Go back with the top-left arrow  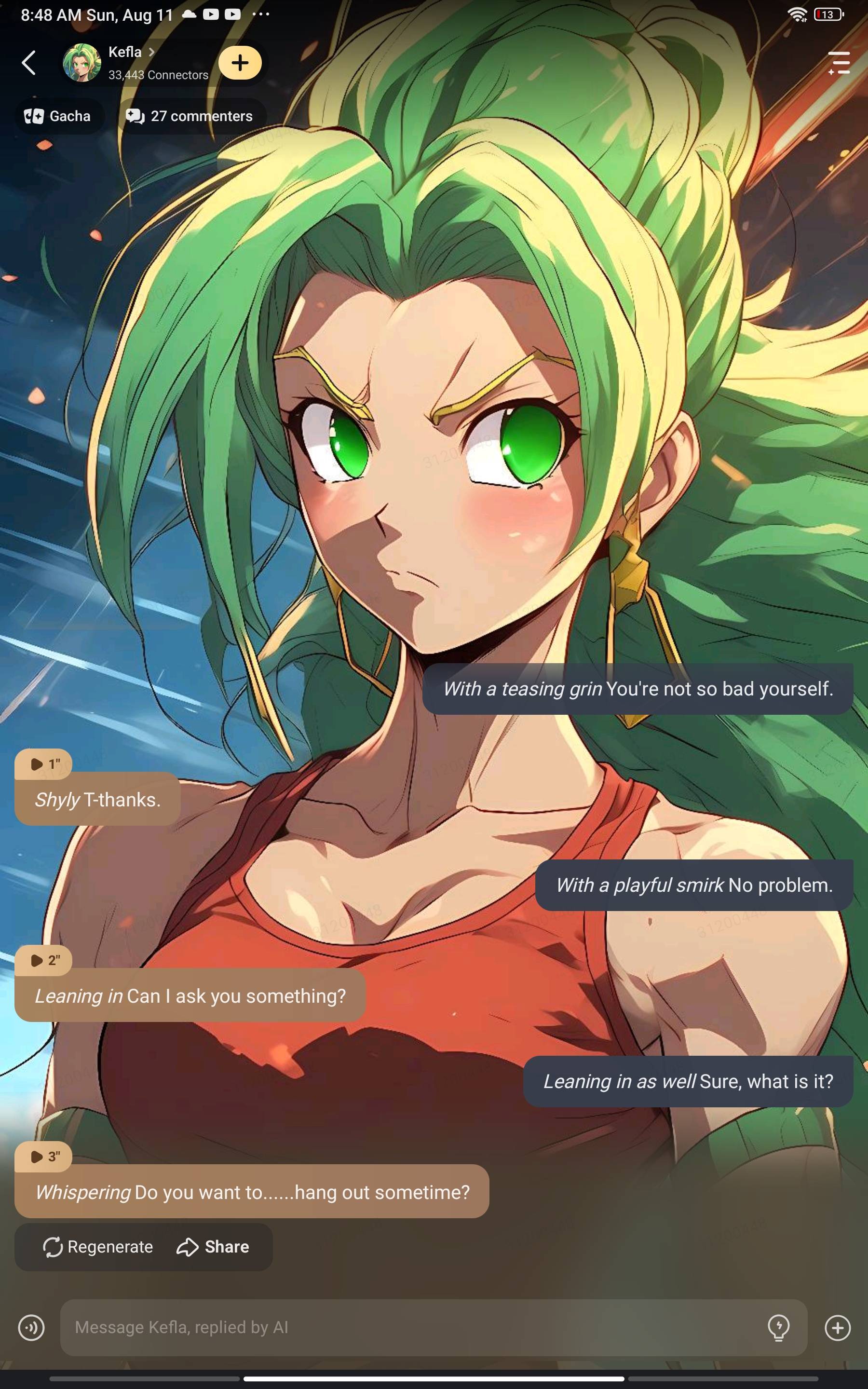click(x=29, y=63)
